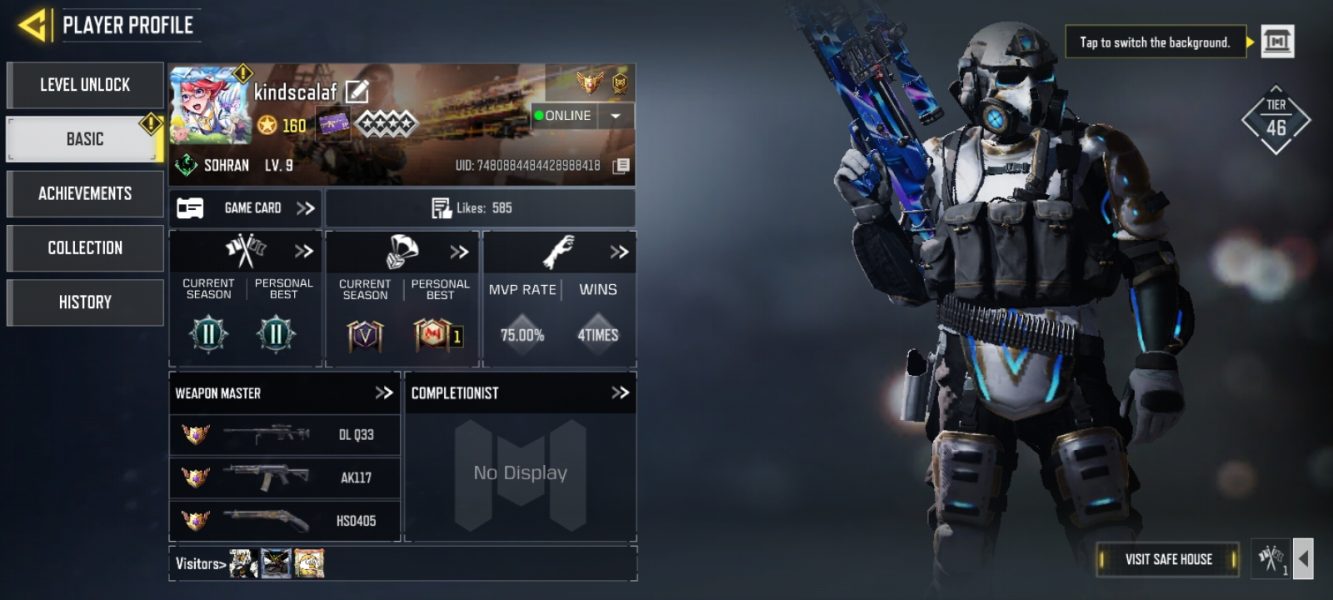
Task: Expand the Completionist section
Action: [x=620, y=393]
